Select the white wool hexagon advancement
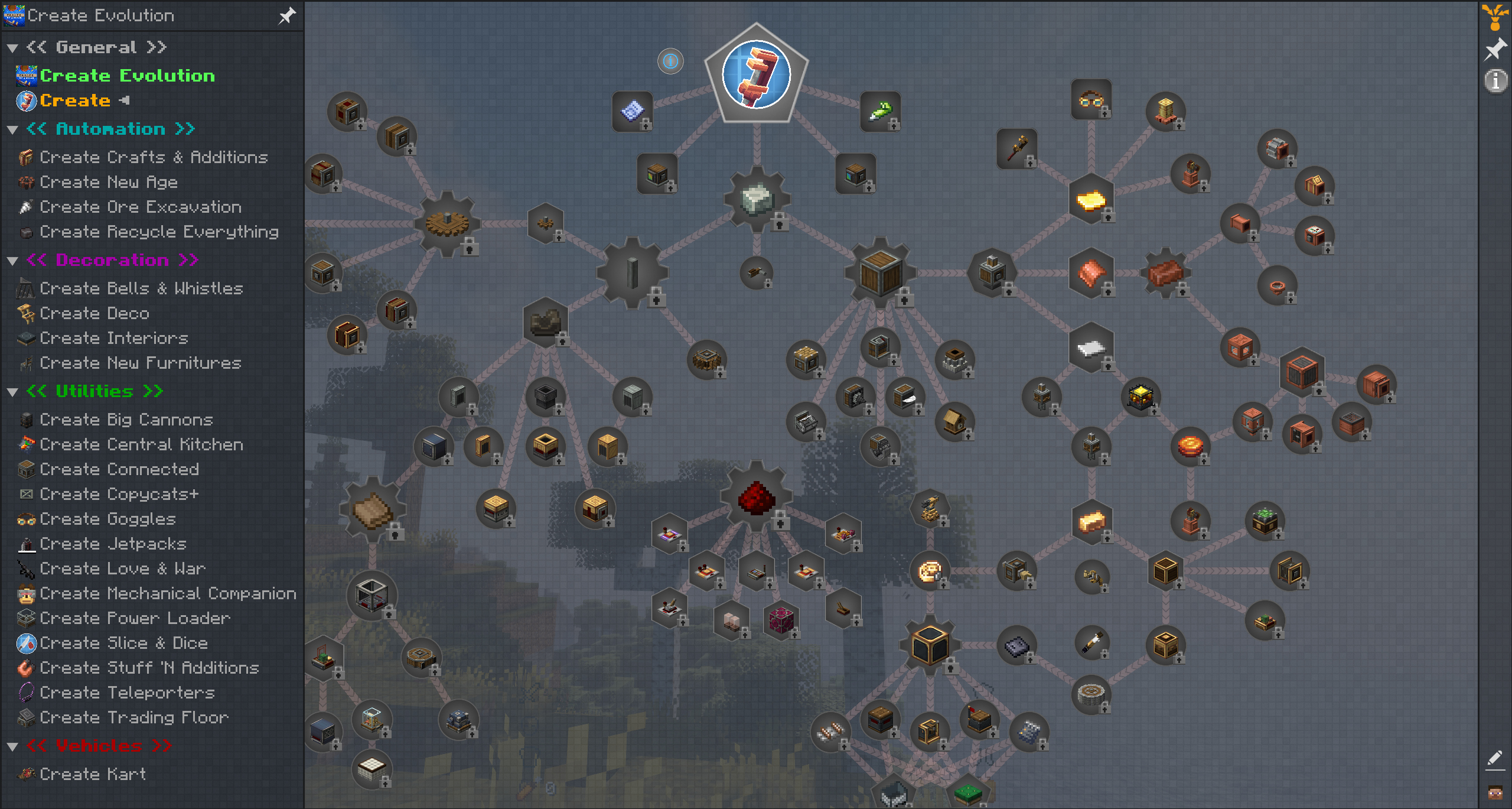The width and height of the screenshot is (1512, 809). point(1090,348)
